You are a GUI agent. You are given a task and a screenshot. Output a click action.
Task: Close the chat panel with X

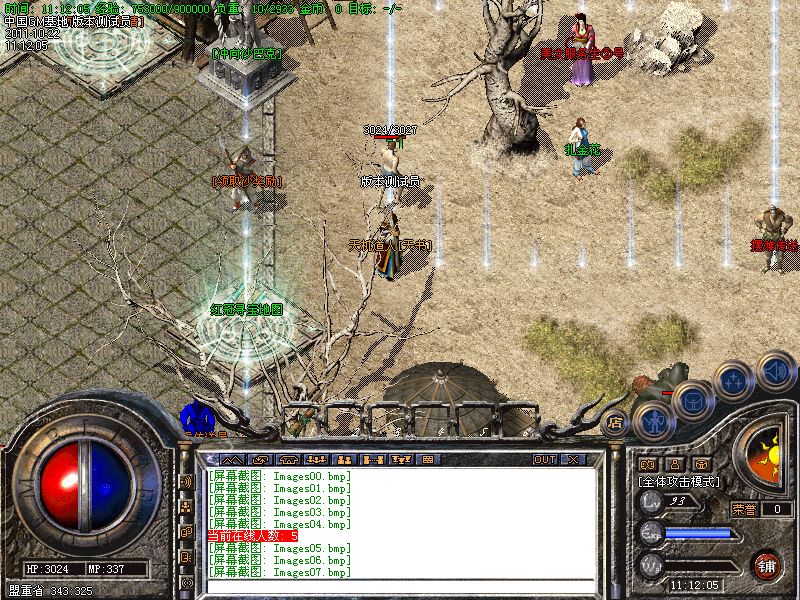[573, 459]
